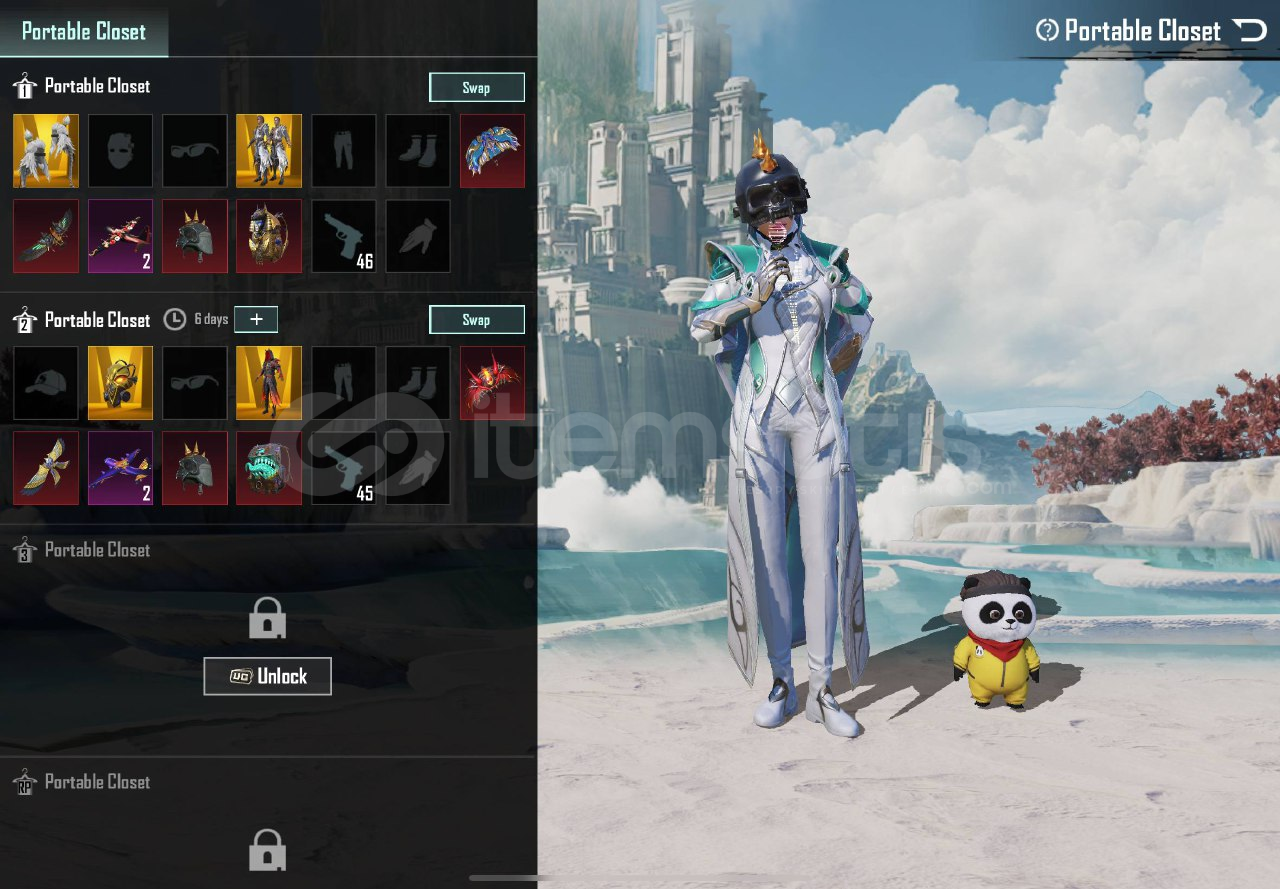Pick the teal monster backpack slot

[269, 468]
